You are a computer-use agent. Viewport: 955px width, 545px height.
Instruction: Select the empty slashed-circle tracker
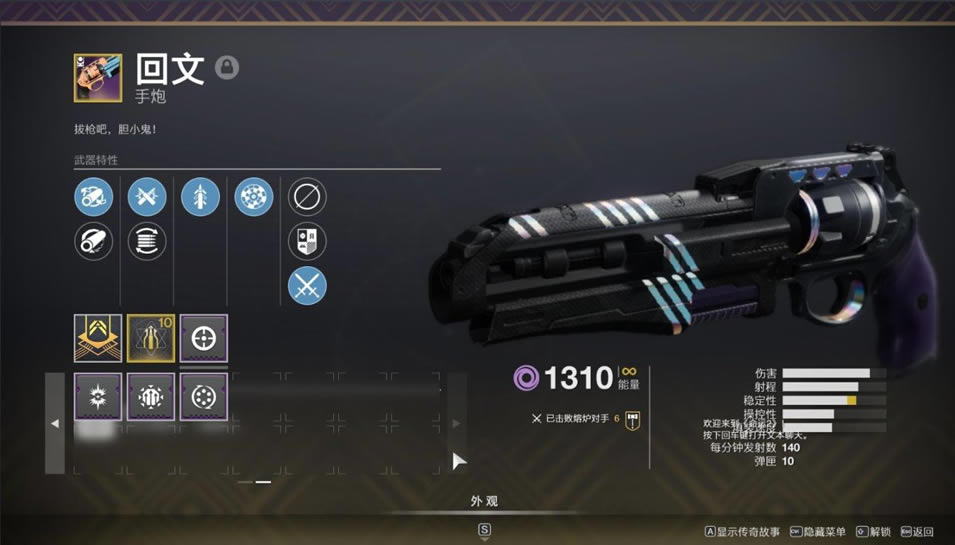pyautogui.click(x=307, y=197)
